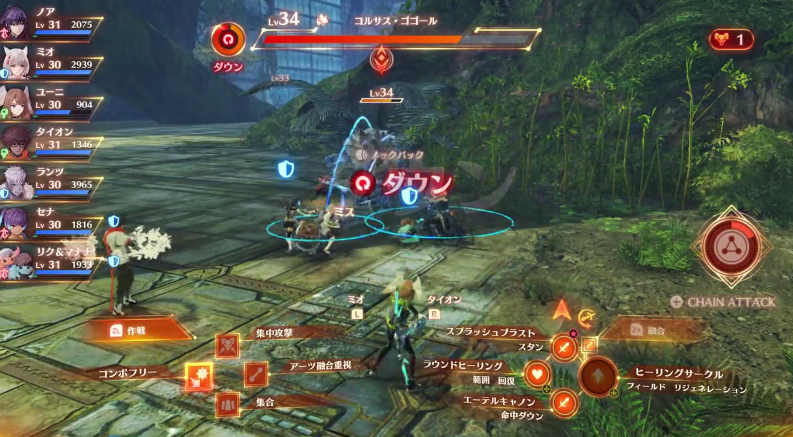This screenshot has height=437, width=793.
Task: Activate the スプラッシュブラスト sword art
Action: (565, 347)
